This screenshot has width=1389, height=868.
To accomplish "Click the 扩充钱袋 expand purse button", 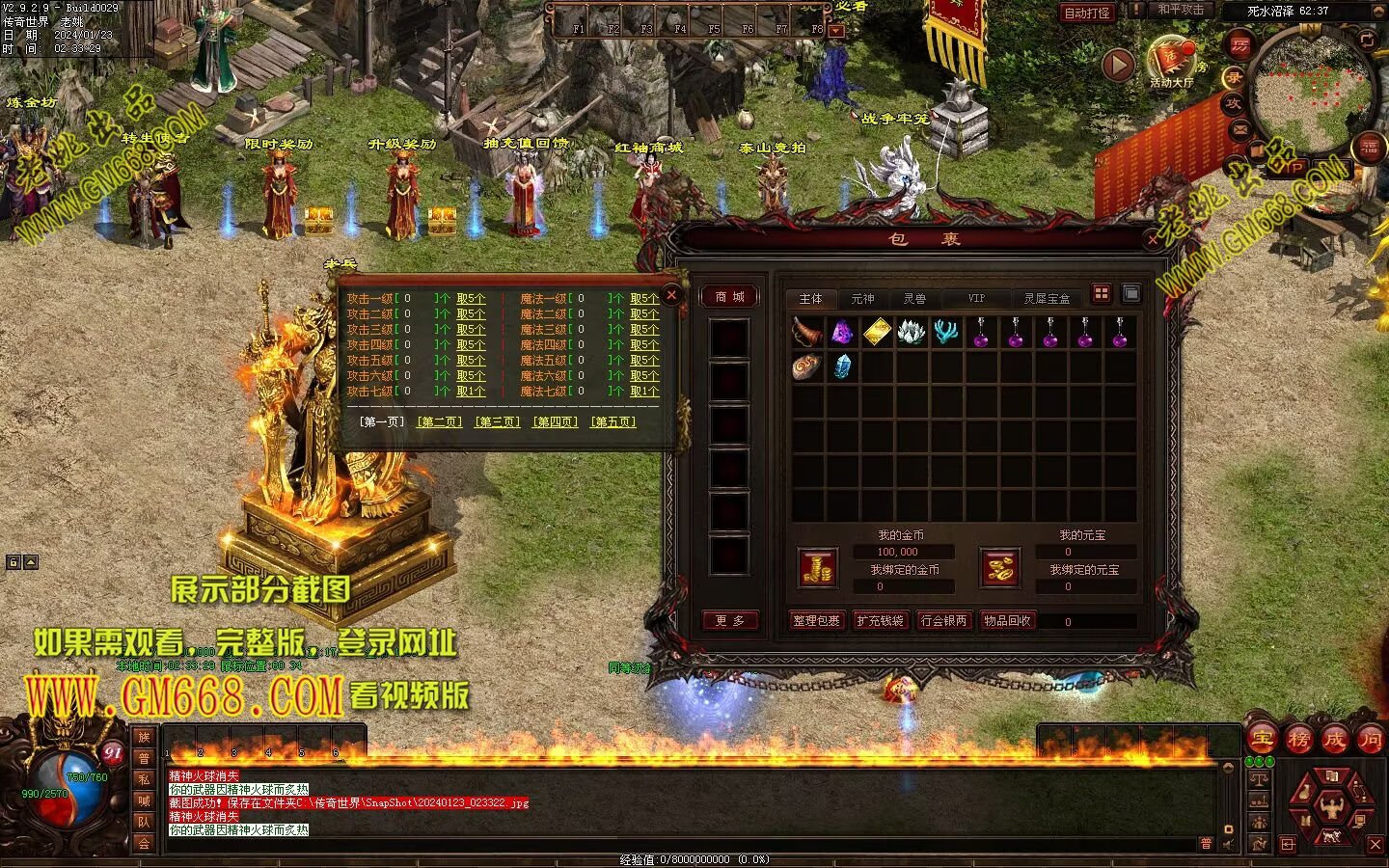I will 880,621.
